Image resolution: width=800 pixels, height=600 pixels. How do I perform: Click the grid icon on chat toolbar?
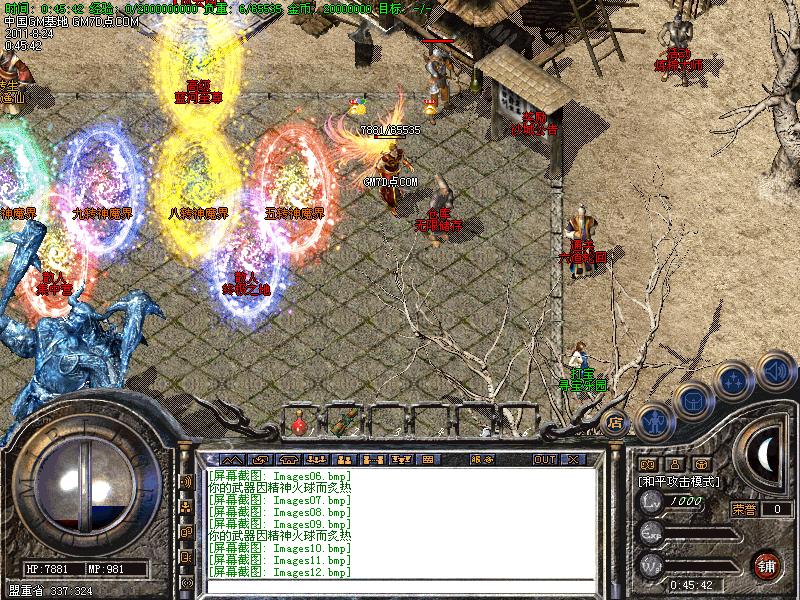coord(427,459)
